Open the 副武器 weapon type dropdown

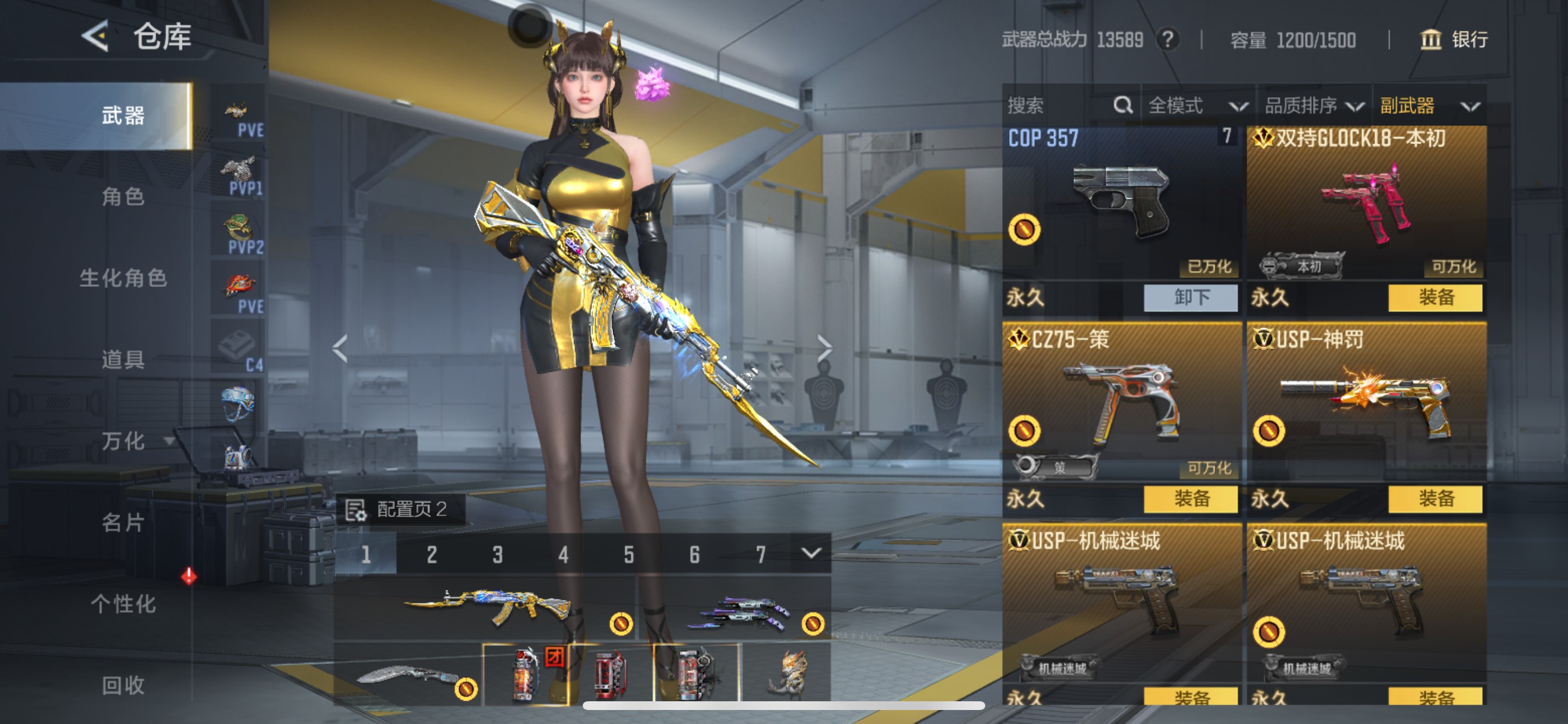1428,106
